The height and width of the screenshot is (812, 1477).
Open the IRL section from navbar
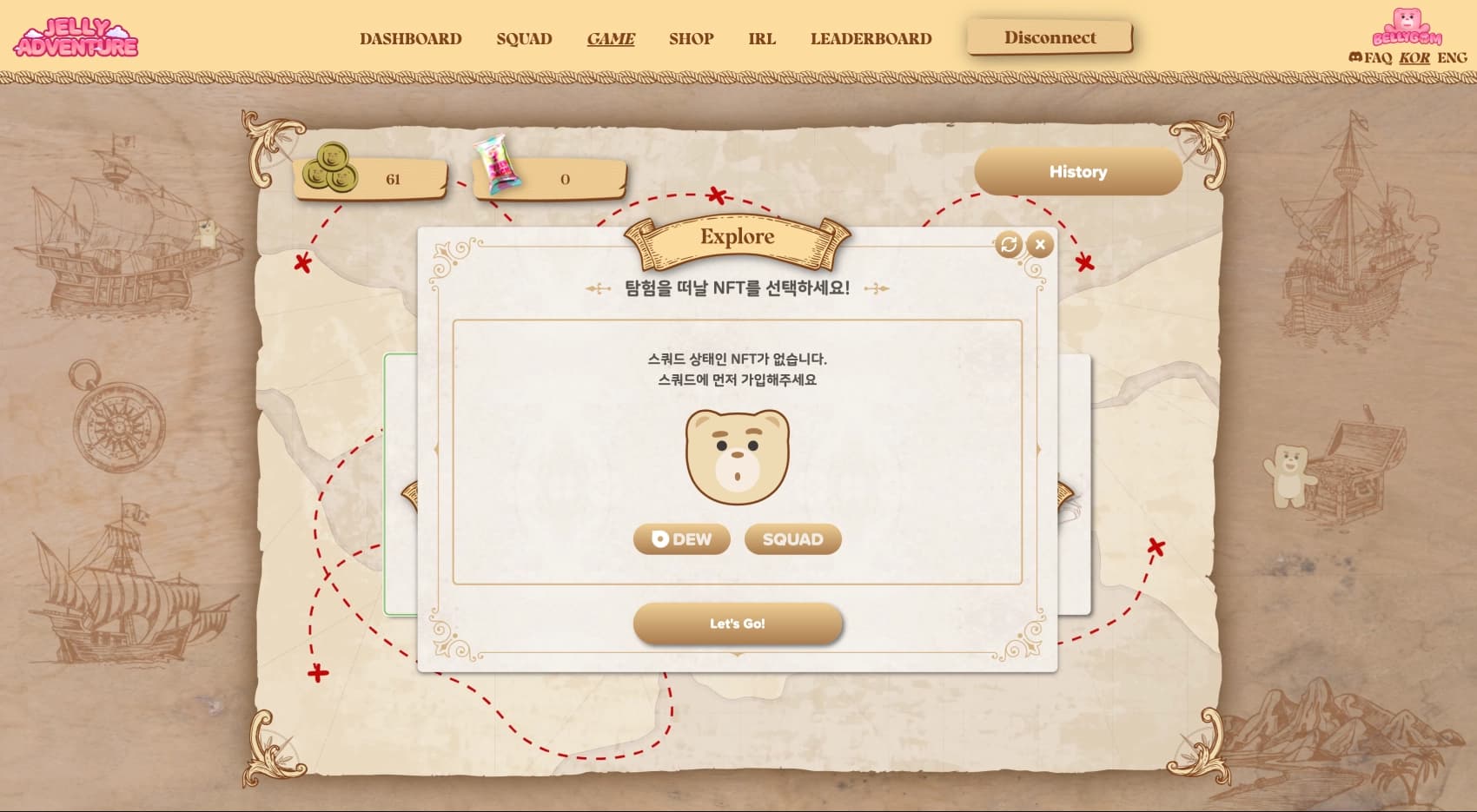(x=762, y=38)
